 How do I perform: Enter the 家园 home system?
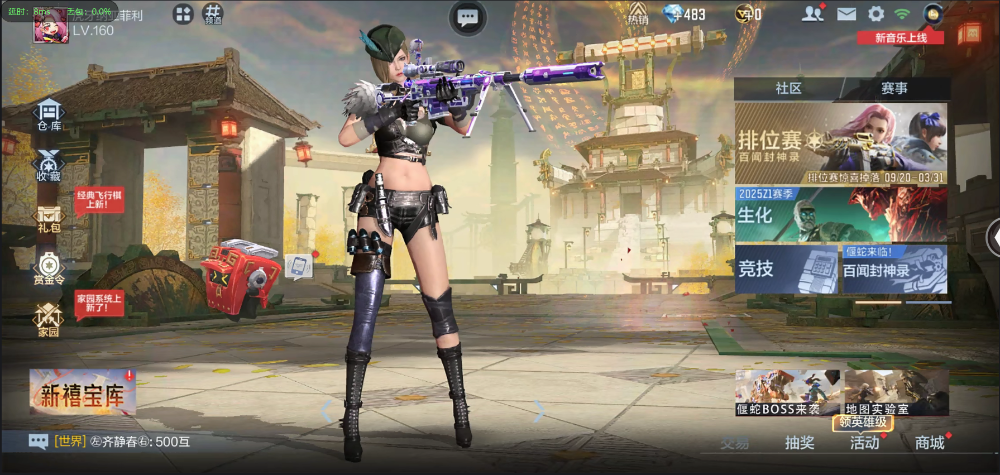coord(49,319)
